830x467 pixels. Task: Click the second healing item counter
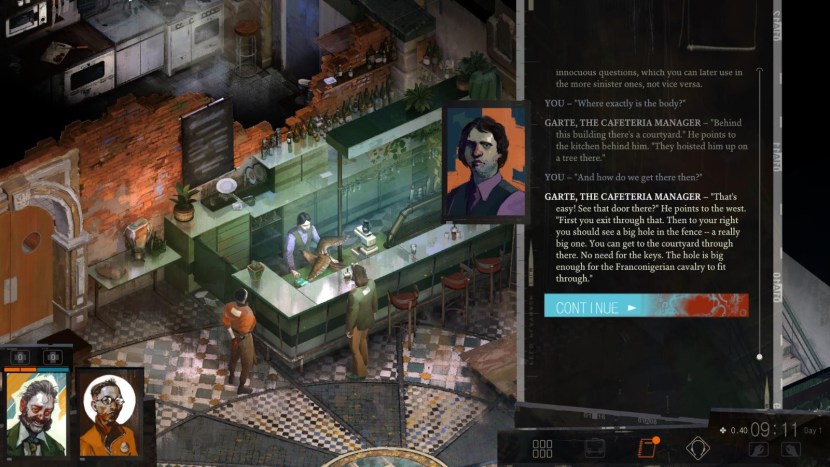(53, 357)
